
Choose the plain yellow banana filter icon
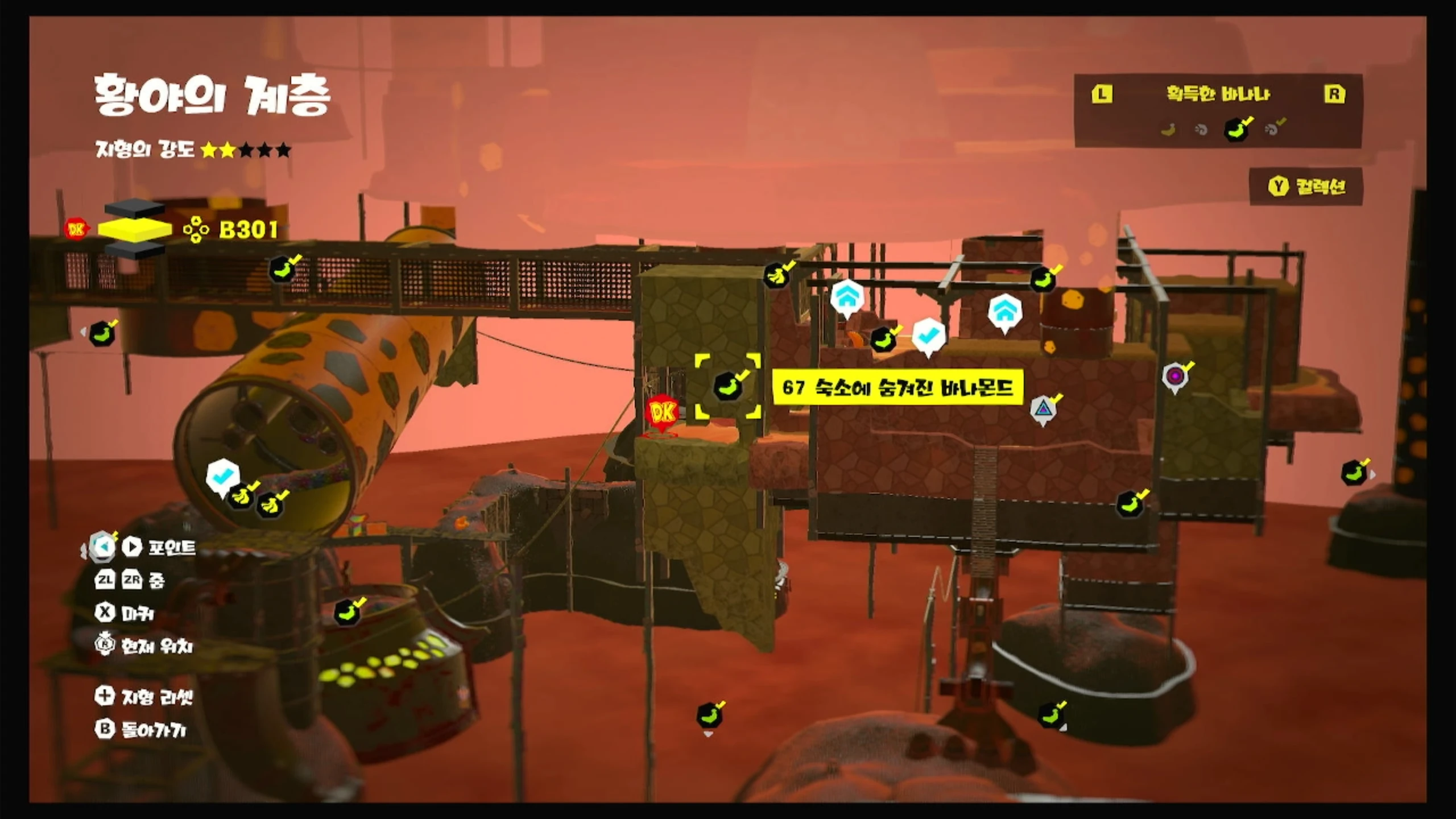coord(1168,130)
